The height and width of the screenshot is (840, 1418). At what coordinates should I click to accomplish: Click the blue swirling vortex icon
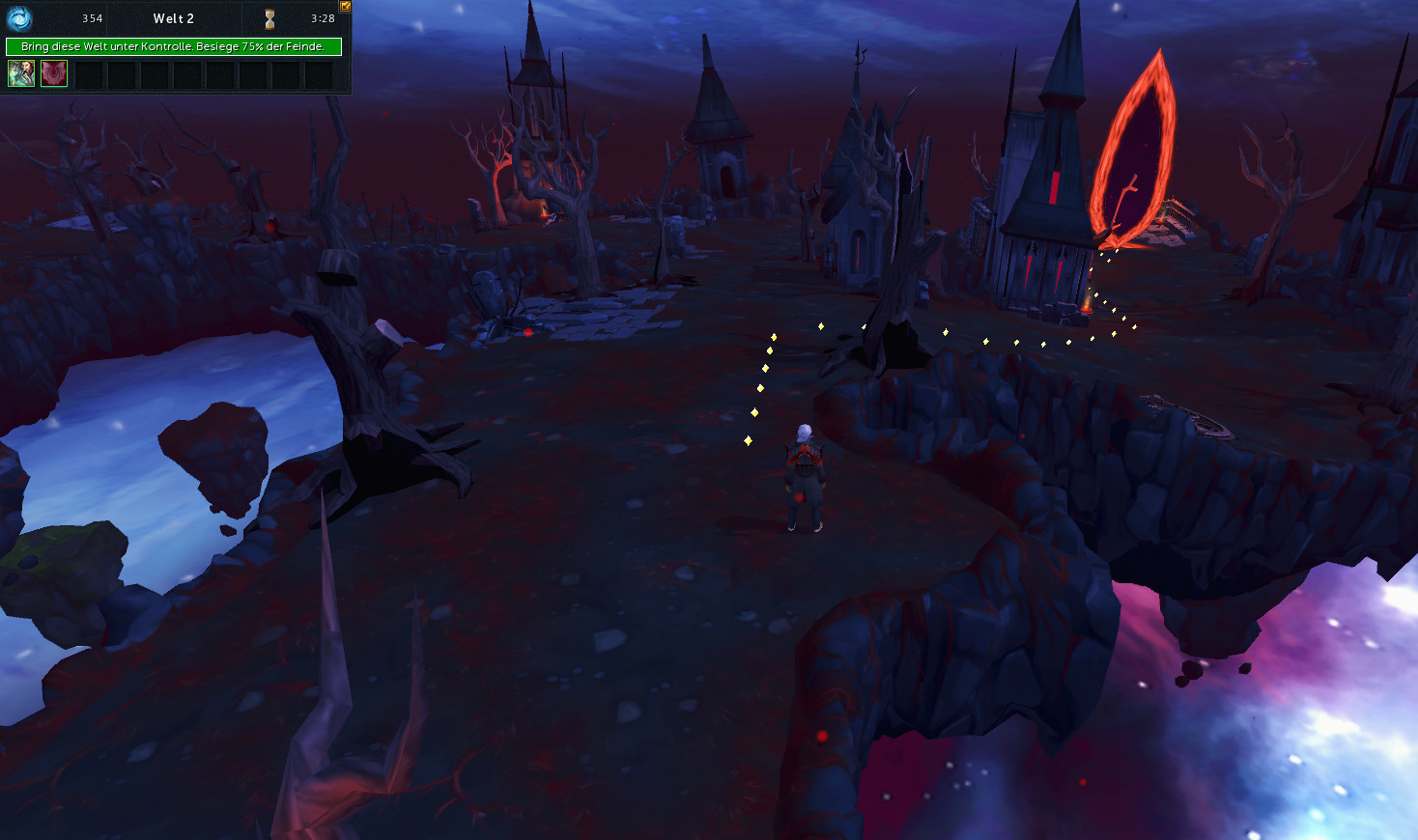click(x=19, y=18)
